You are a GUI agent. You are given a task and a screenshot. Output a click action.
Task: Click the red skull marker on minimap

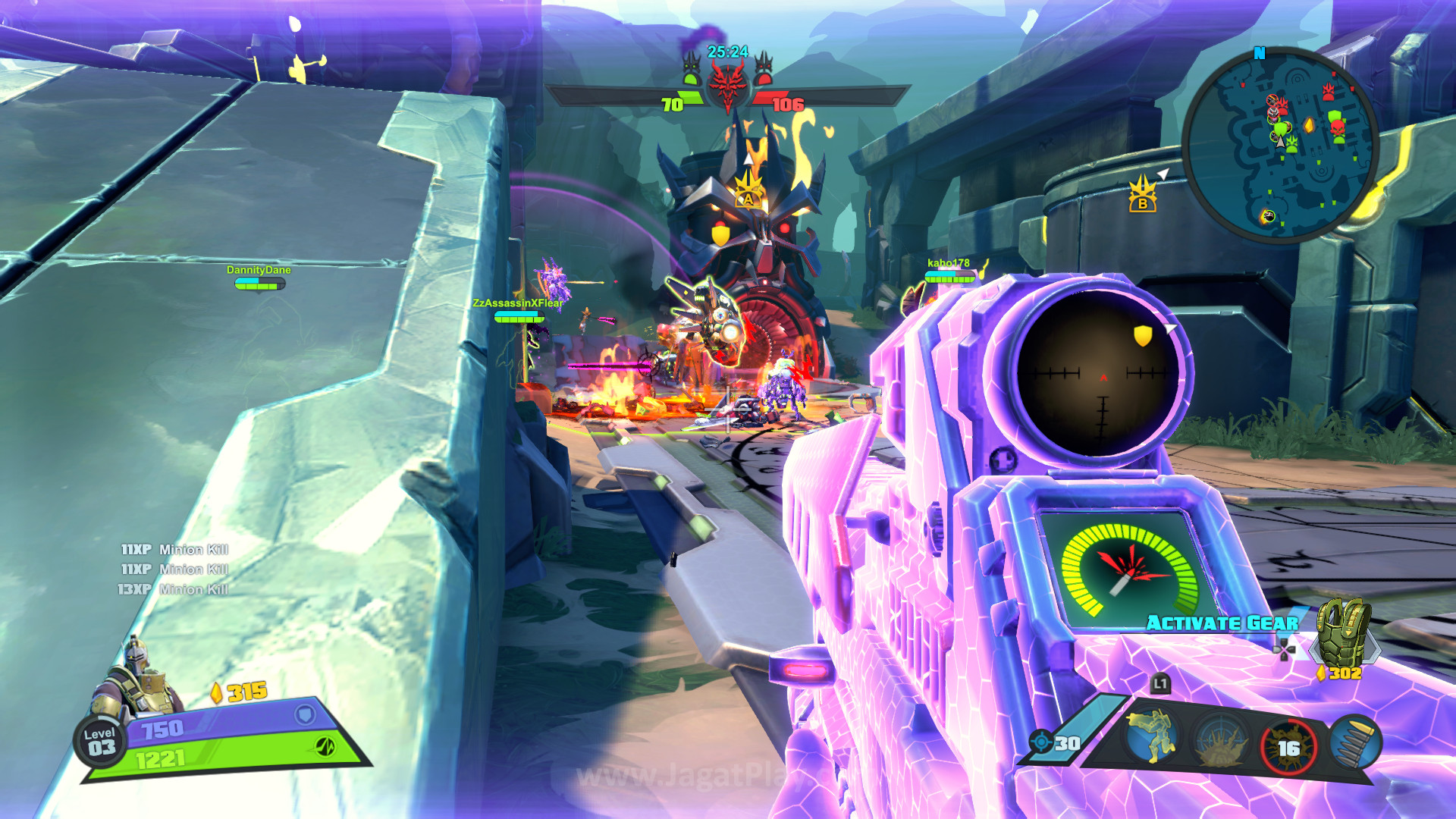coord(1338,129)
